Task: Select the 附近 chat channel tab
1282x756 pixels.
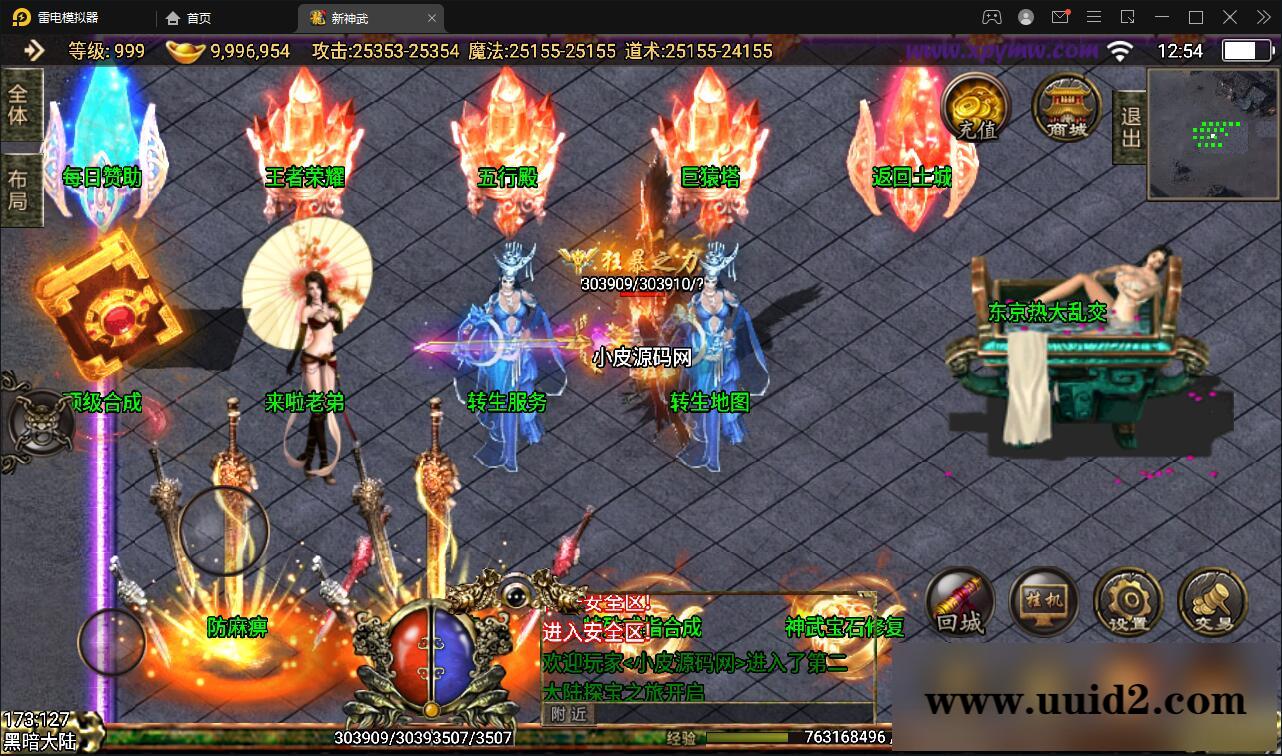Action: tap(569, 714)
